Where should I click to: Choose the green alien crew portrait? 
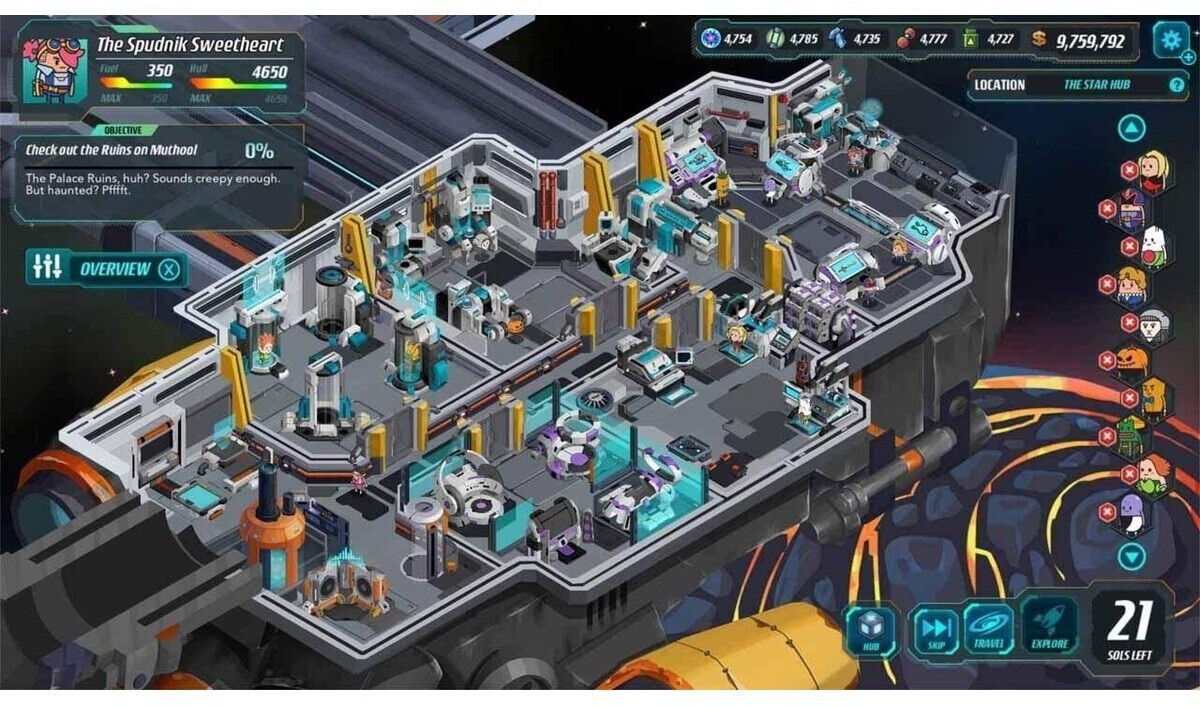point(1130,436)
